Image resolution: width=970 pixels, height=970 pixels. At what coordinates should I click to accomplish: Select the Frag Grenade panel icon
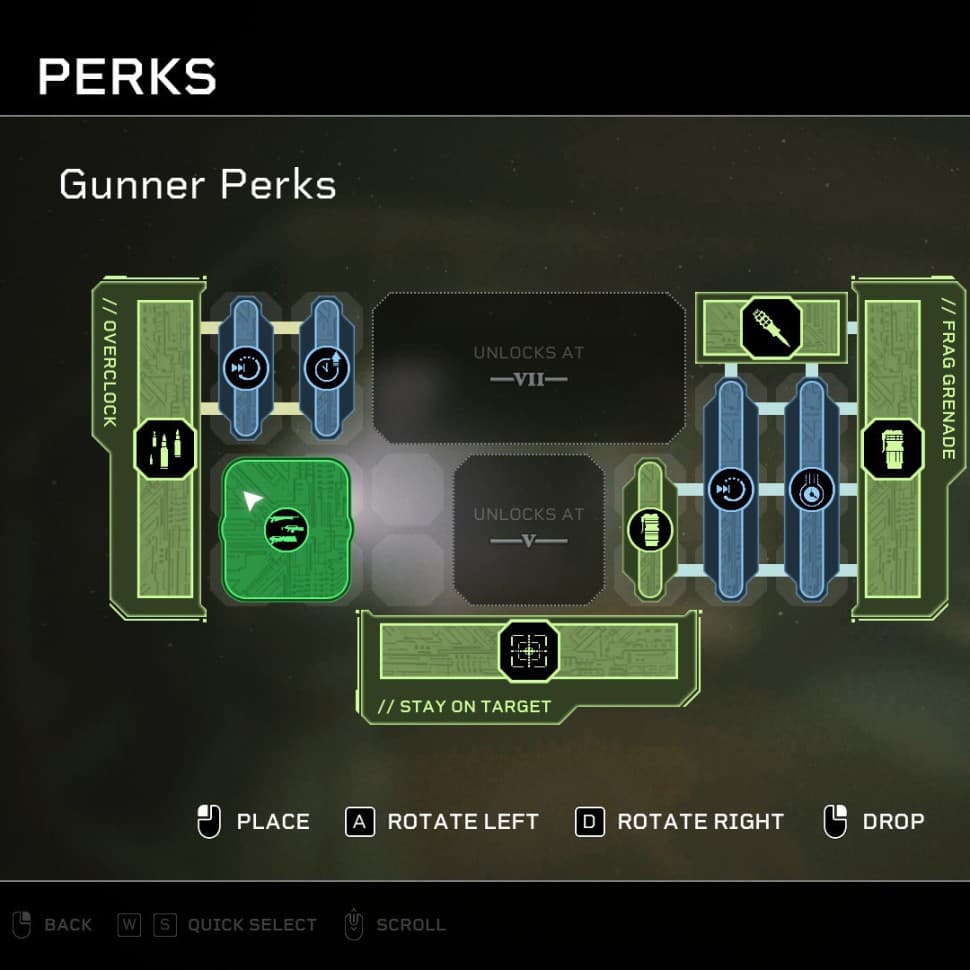[x=891, y=448]
